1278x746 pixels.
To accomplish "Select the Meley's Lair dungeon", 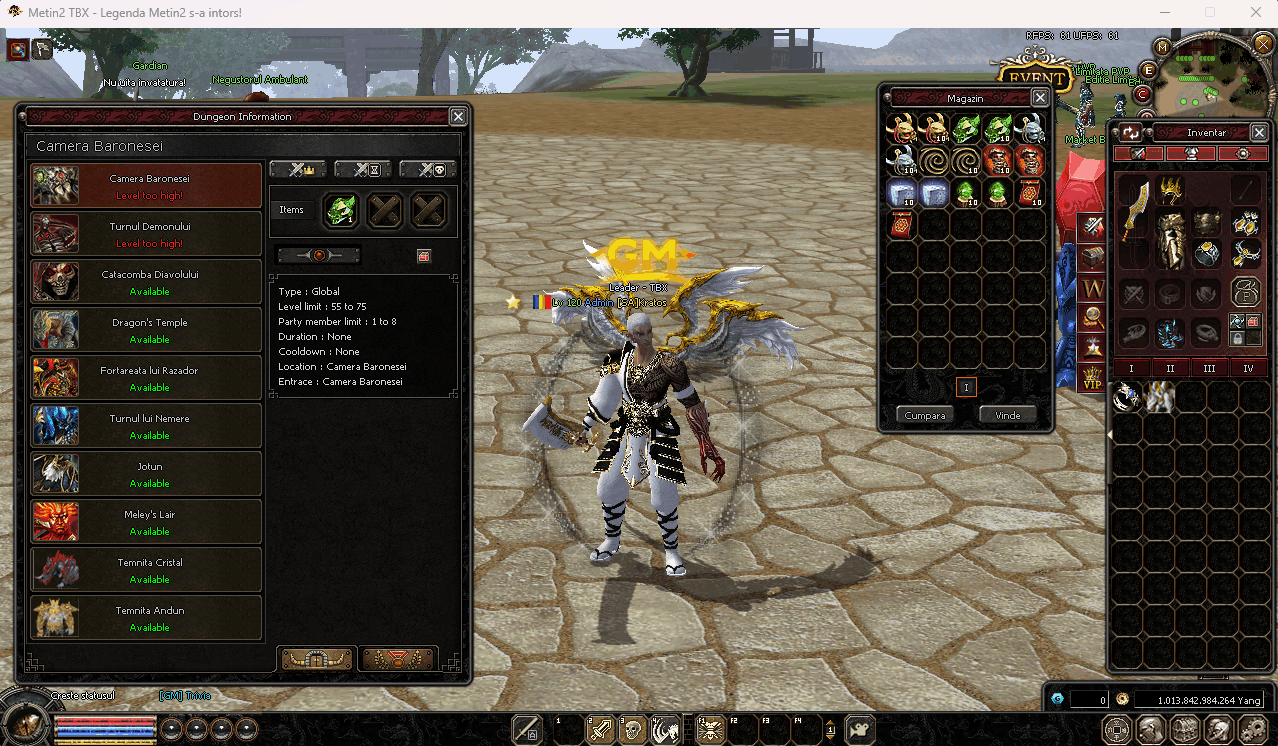I will (x=147, y=522).
